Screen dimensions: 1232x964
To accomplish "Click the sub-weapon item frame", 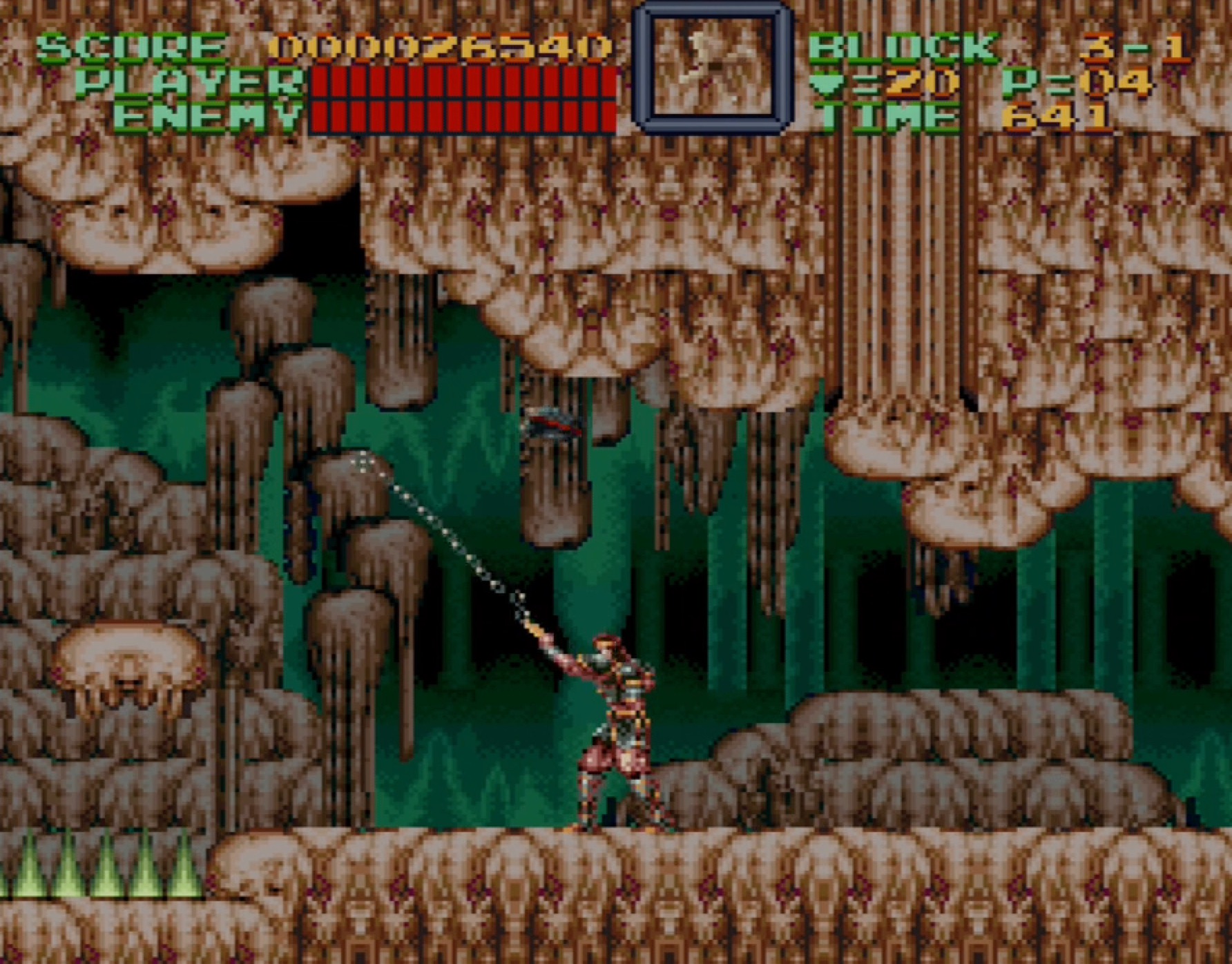I will click(712, 68).
